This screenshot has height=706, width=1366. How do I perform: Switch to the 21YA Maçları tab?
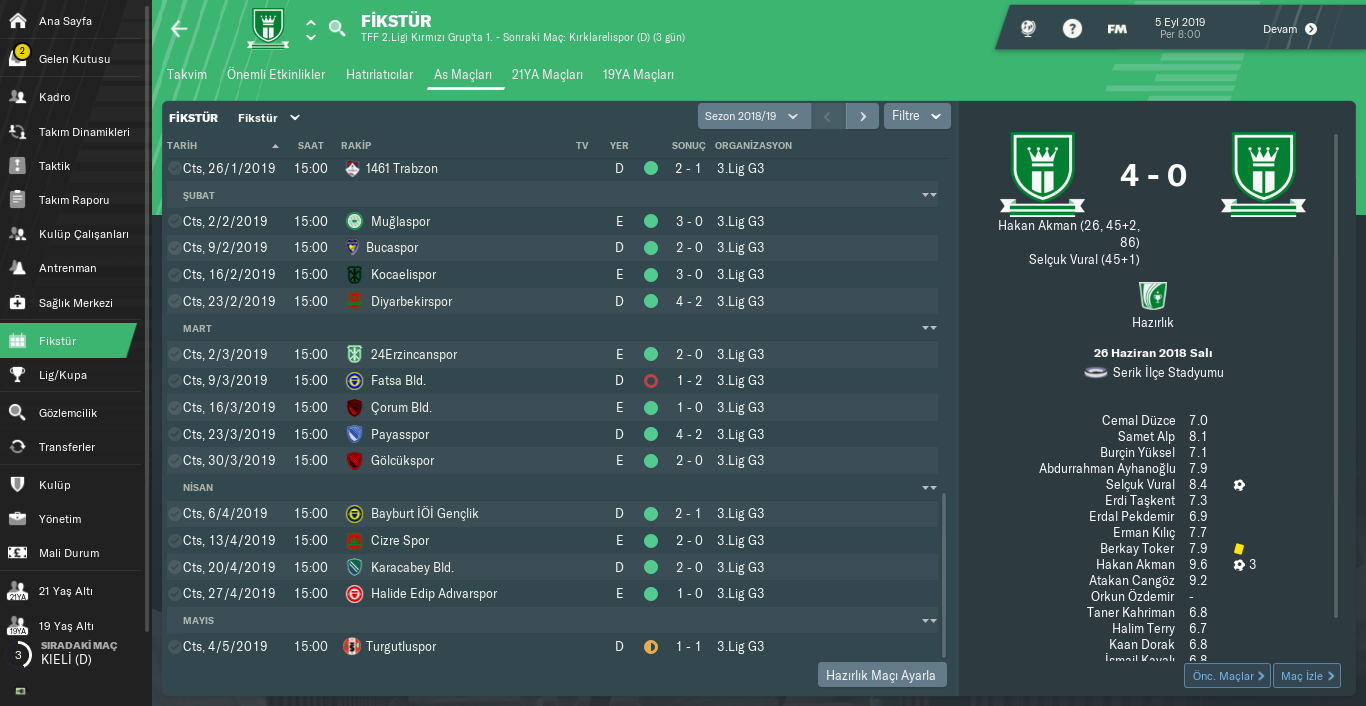547,75
